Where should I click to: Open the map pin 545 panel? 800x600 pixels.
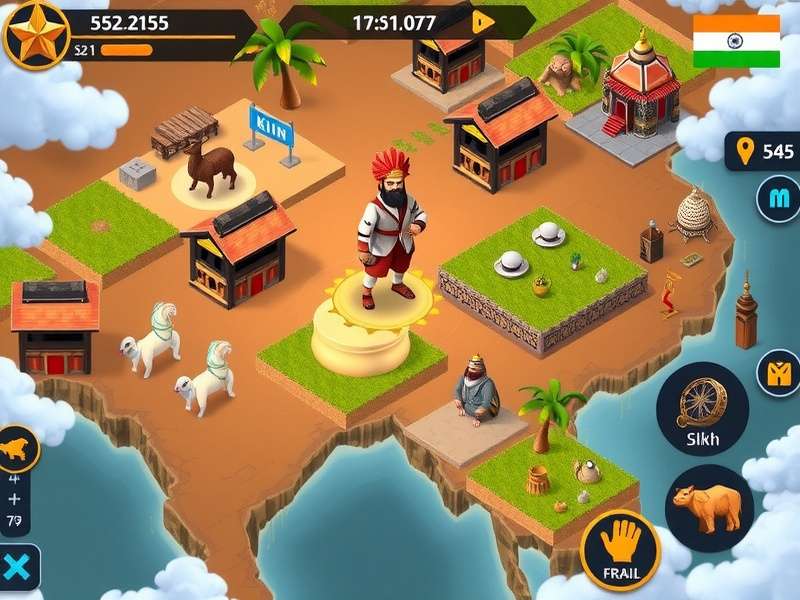764,152
